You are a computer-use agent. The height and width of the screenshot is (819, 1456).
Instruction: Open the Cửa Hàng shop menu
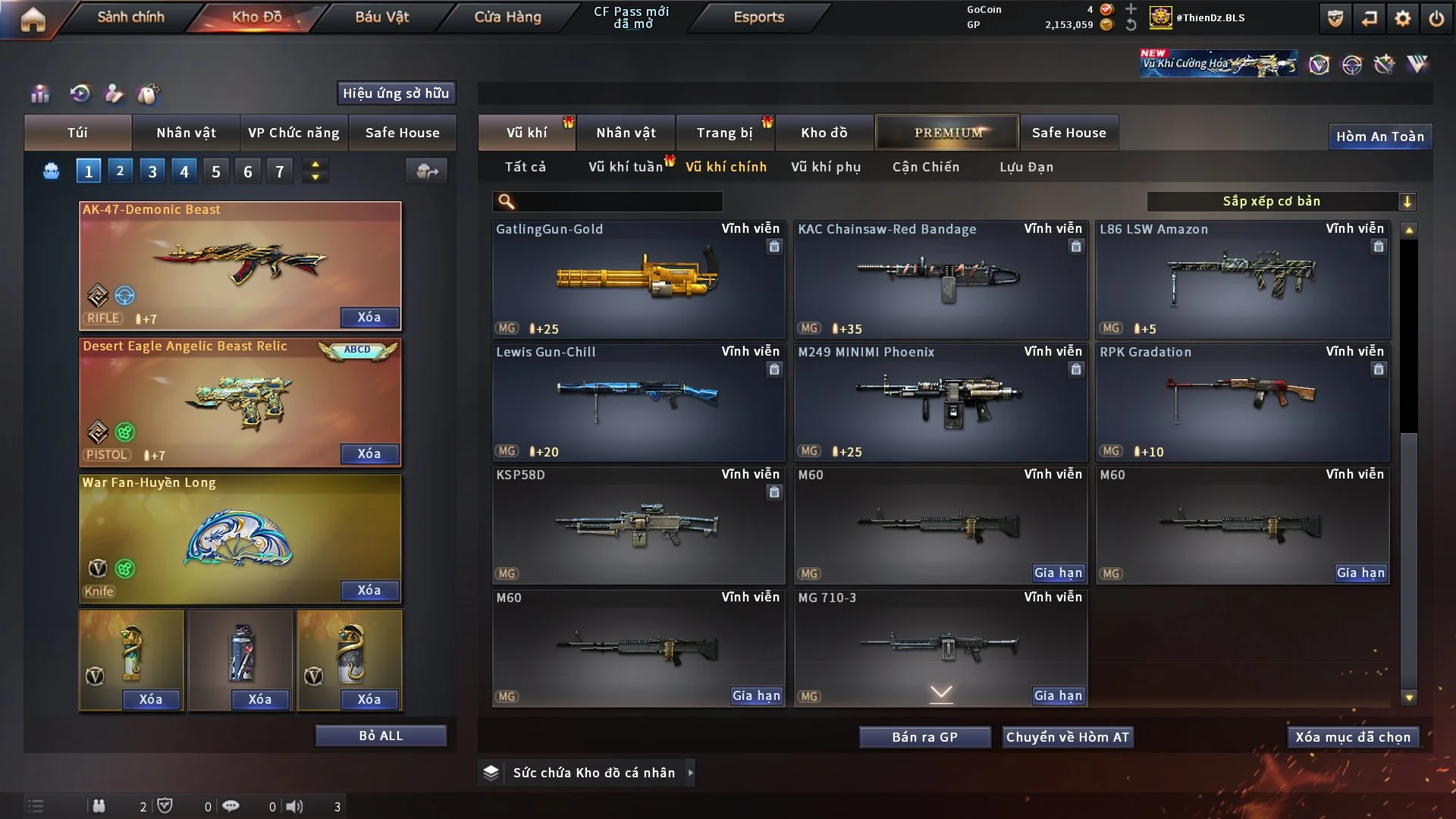click(x=507, y=17)
